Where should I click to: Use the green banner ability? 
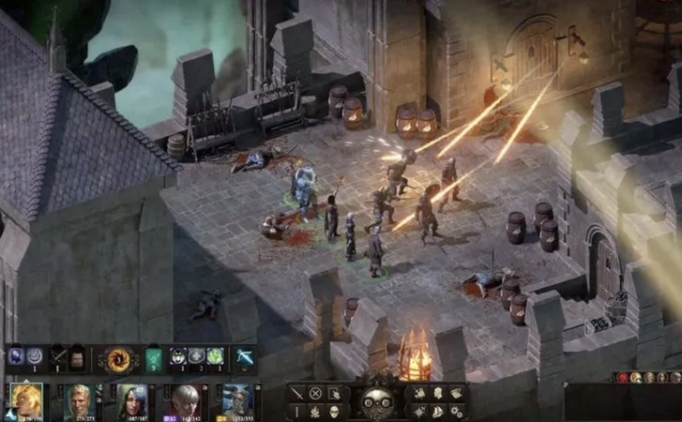pos(153,357)
